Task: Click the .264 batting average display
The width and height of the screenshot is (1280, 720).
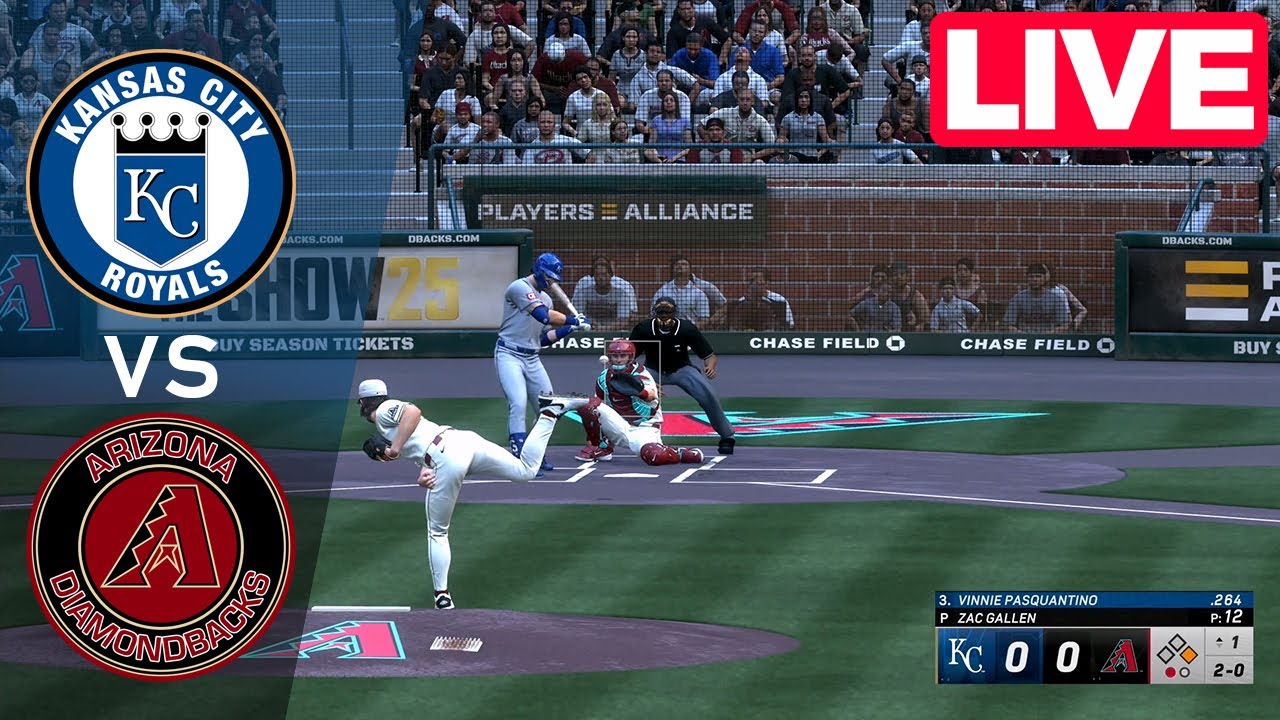Action: pyautogui.click(x=1227, y=599)
